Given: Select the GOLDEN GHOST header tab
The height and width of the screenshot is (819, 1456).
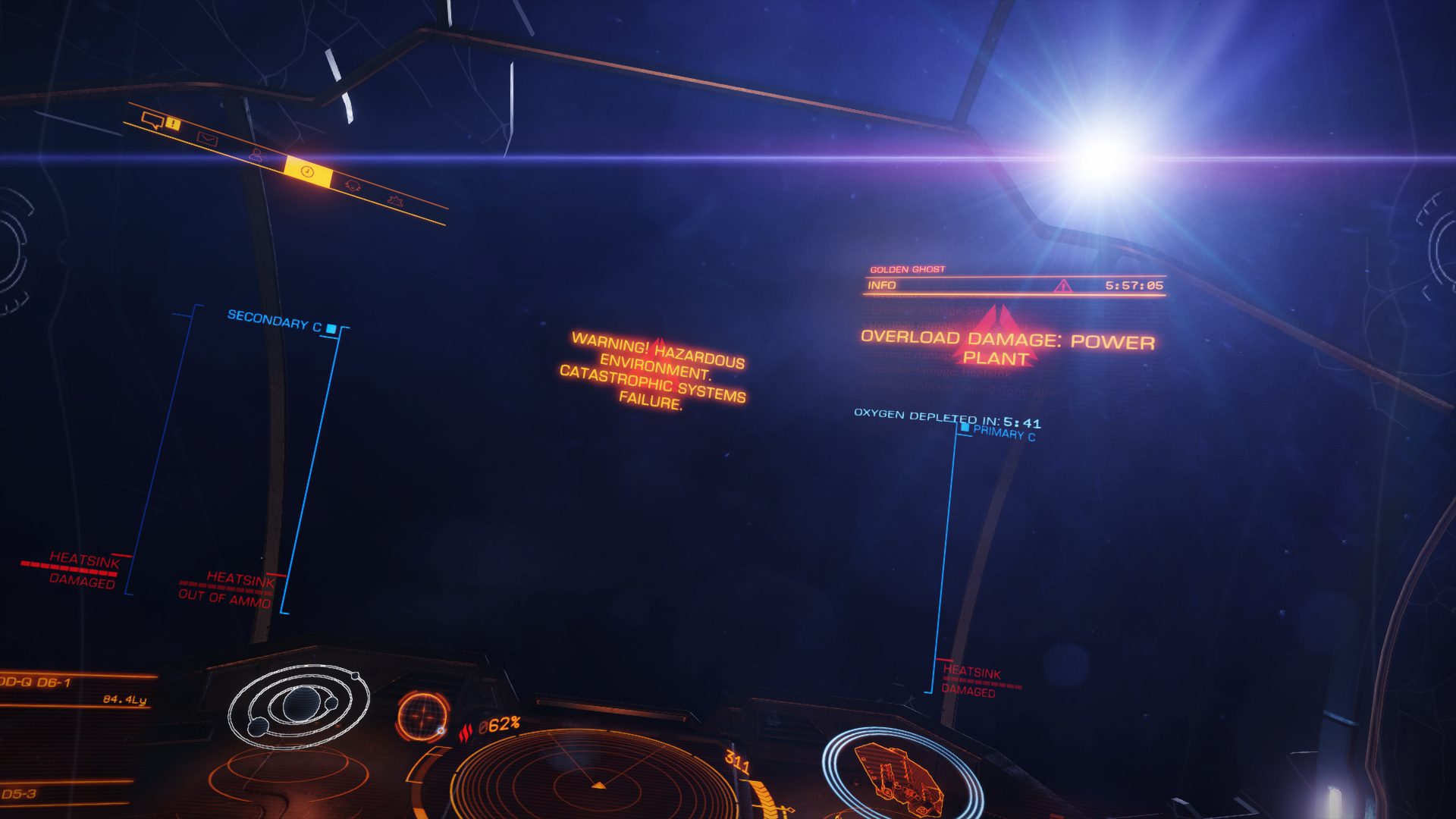Looking at the screenshot, I should (x=907, y=268).
